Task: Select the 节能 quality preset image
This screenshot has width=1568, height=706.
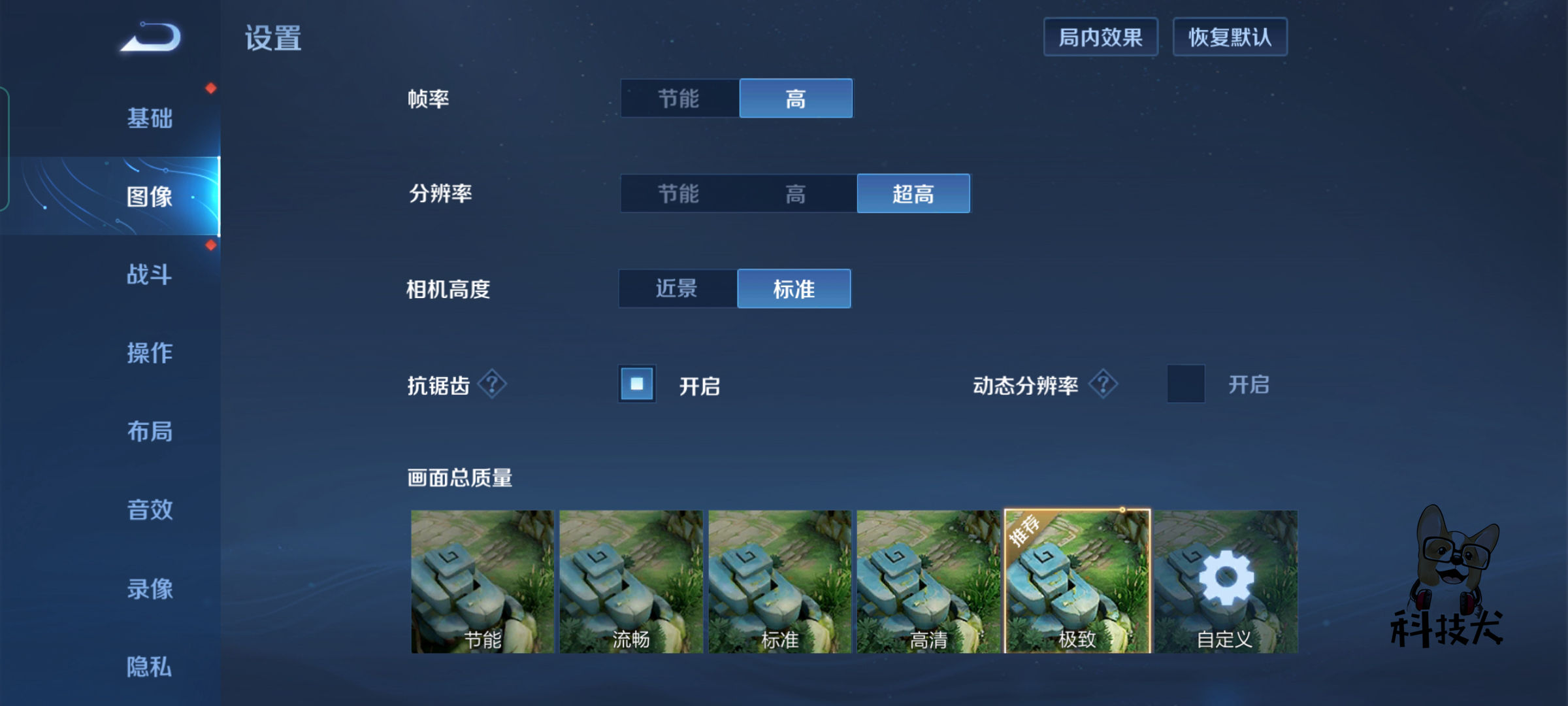Action: pyautogui.click(x=479, y=579)
